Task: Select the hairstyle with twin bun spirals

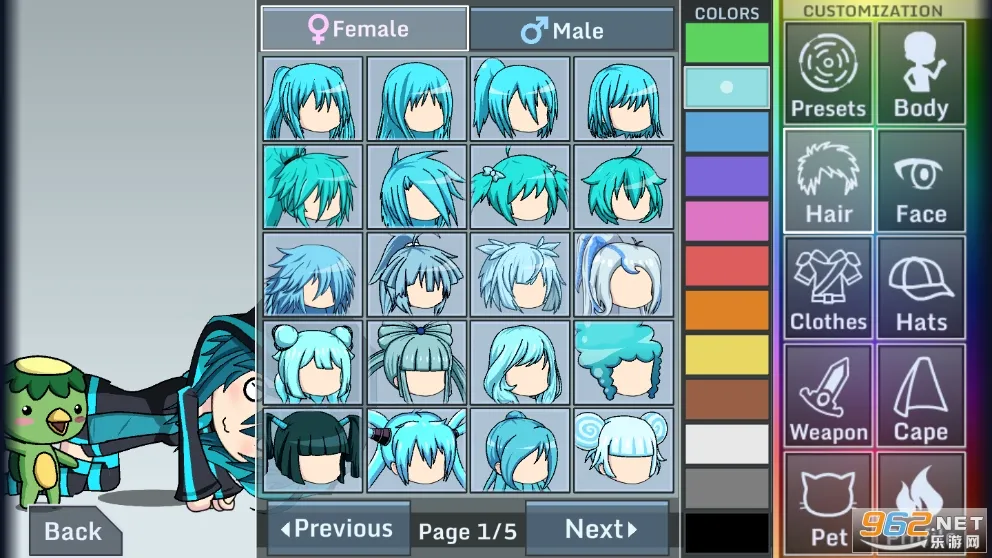Action: click(623, 450)
